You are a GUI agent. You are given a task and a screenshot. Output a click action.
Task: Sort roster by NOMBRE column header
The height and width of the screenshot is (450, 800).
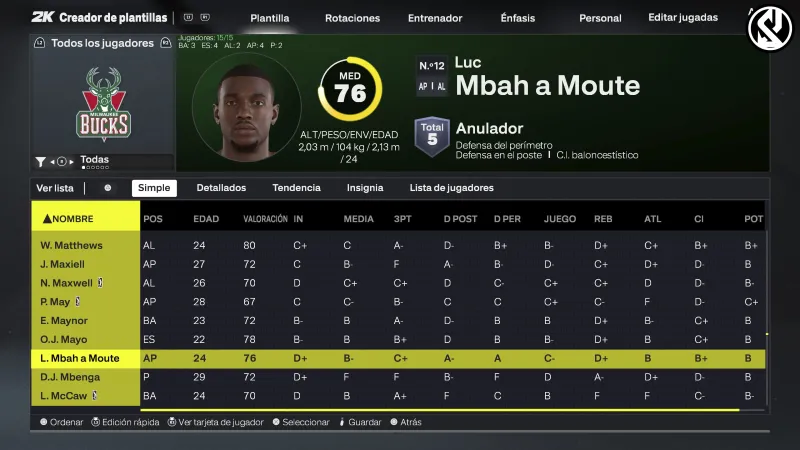[x=74, y=218]
